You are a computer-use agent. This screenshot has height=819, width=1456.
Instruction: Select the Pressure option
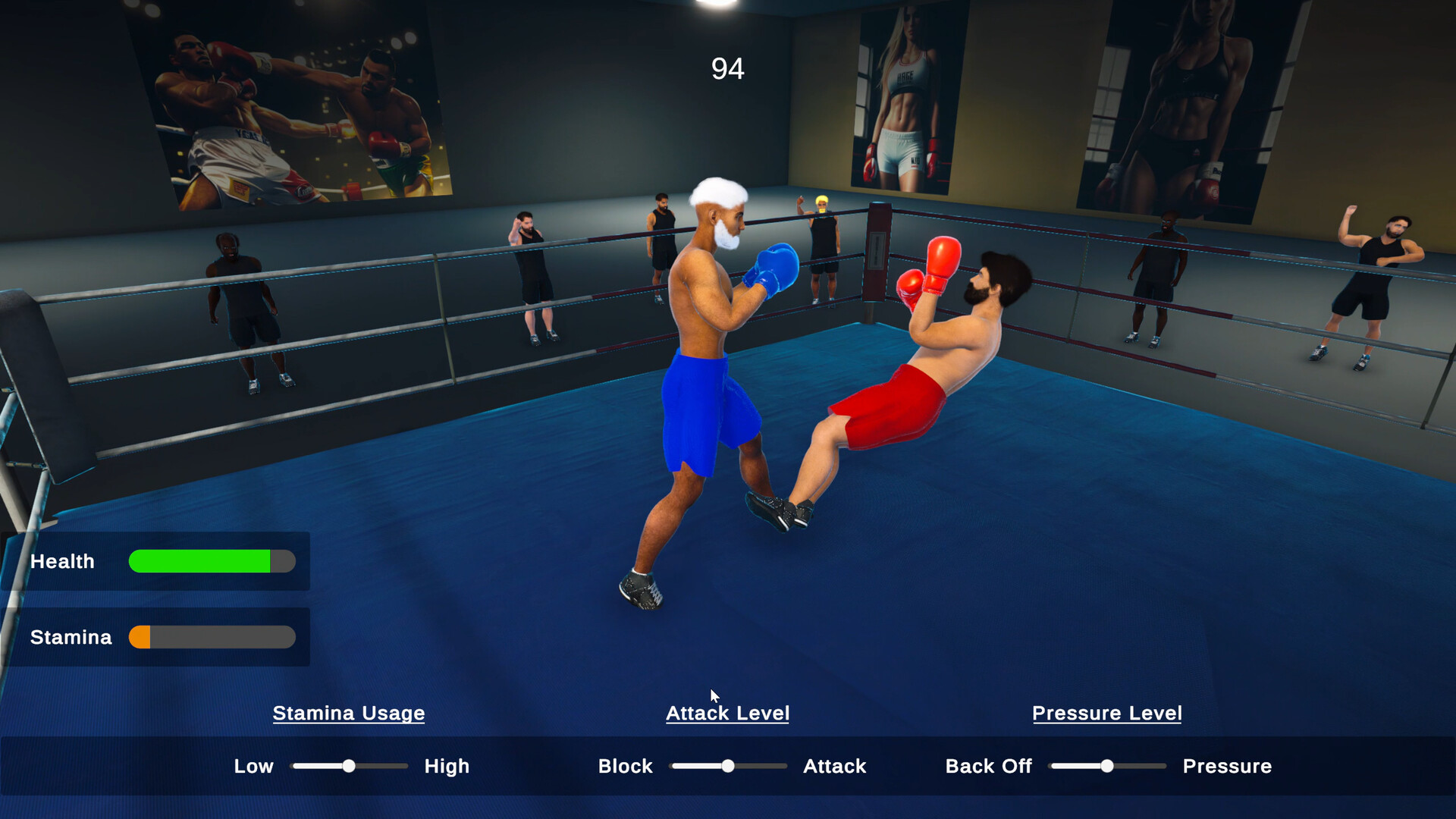1227,766
